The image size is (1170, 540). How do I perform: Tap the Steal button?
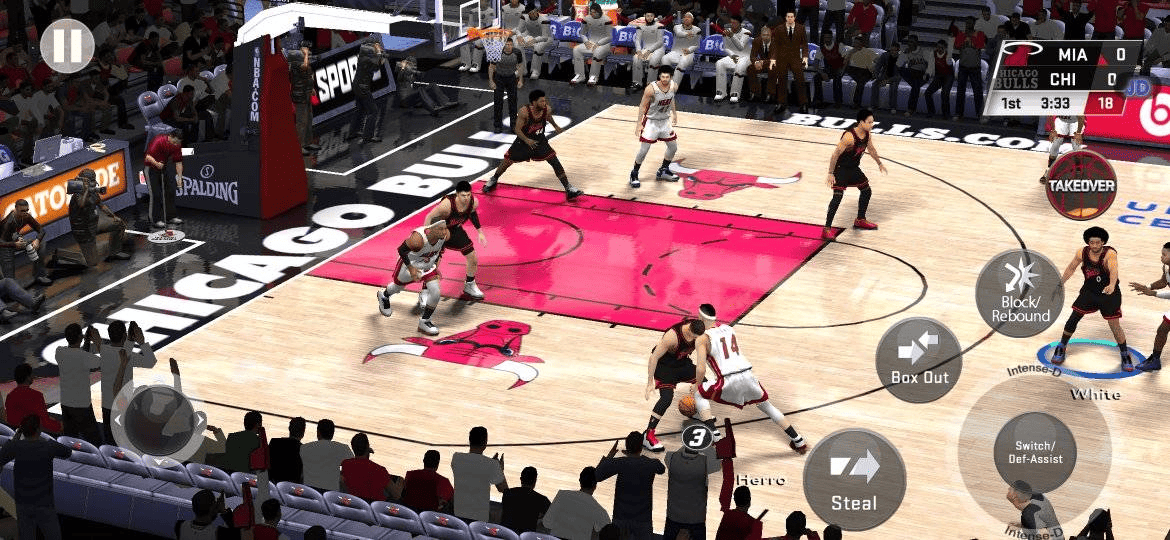point(854,480)
